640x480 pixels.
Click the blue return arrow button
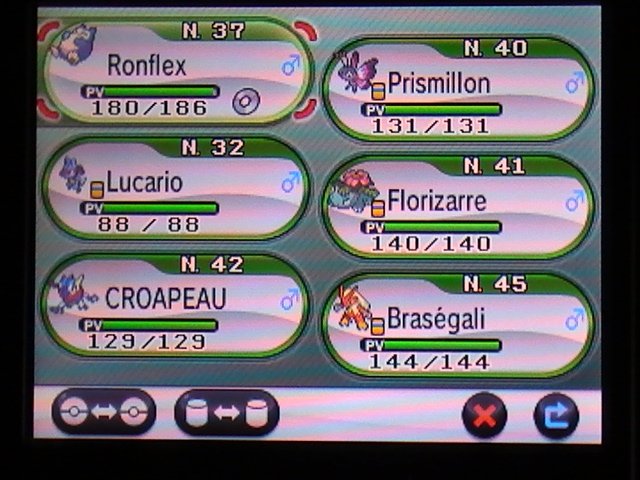(x=556, y=414)
